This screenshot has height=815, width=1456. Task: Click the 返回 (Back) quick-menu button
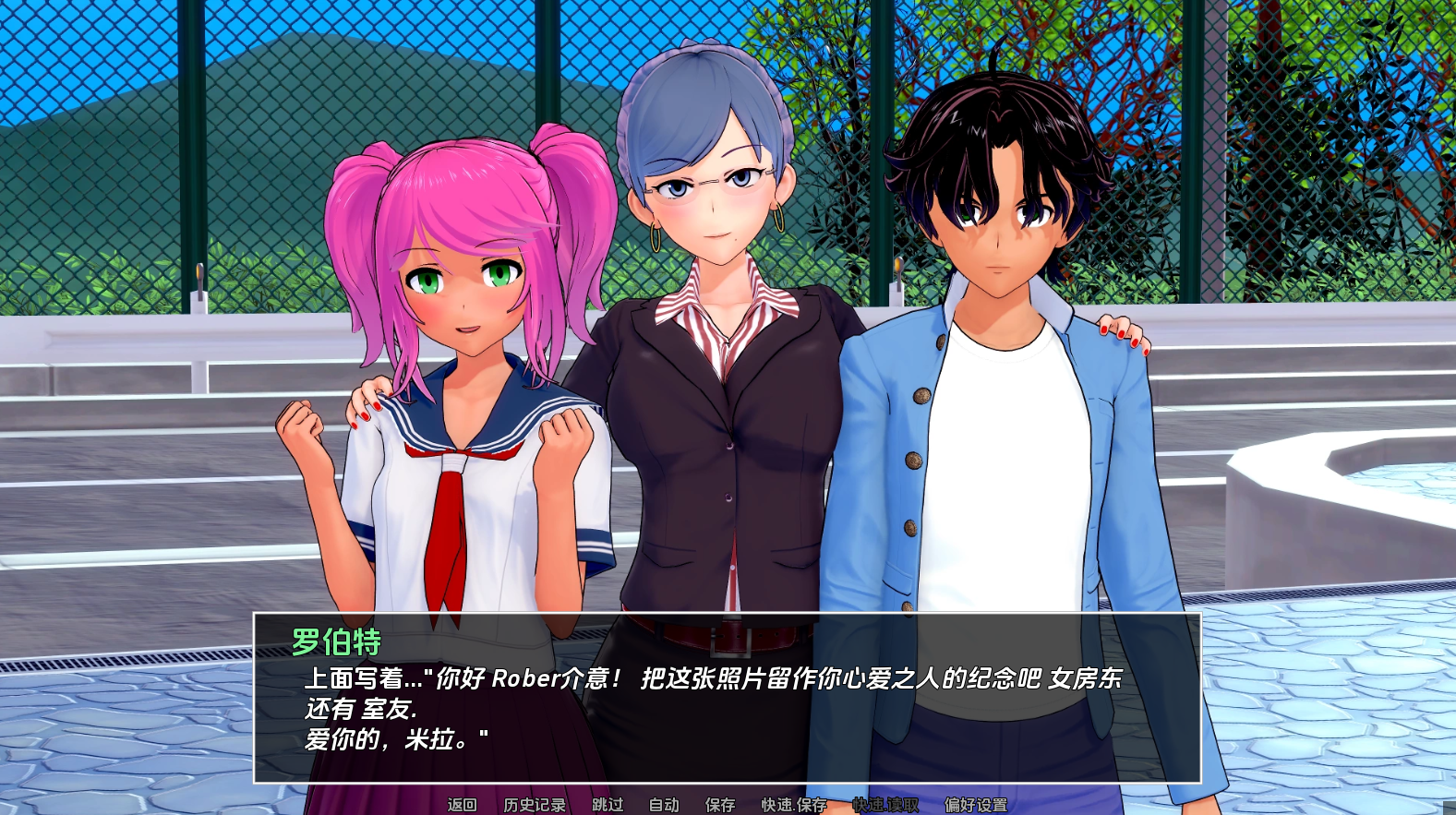click(x=462, y=805)
